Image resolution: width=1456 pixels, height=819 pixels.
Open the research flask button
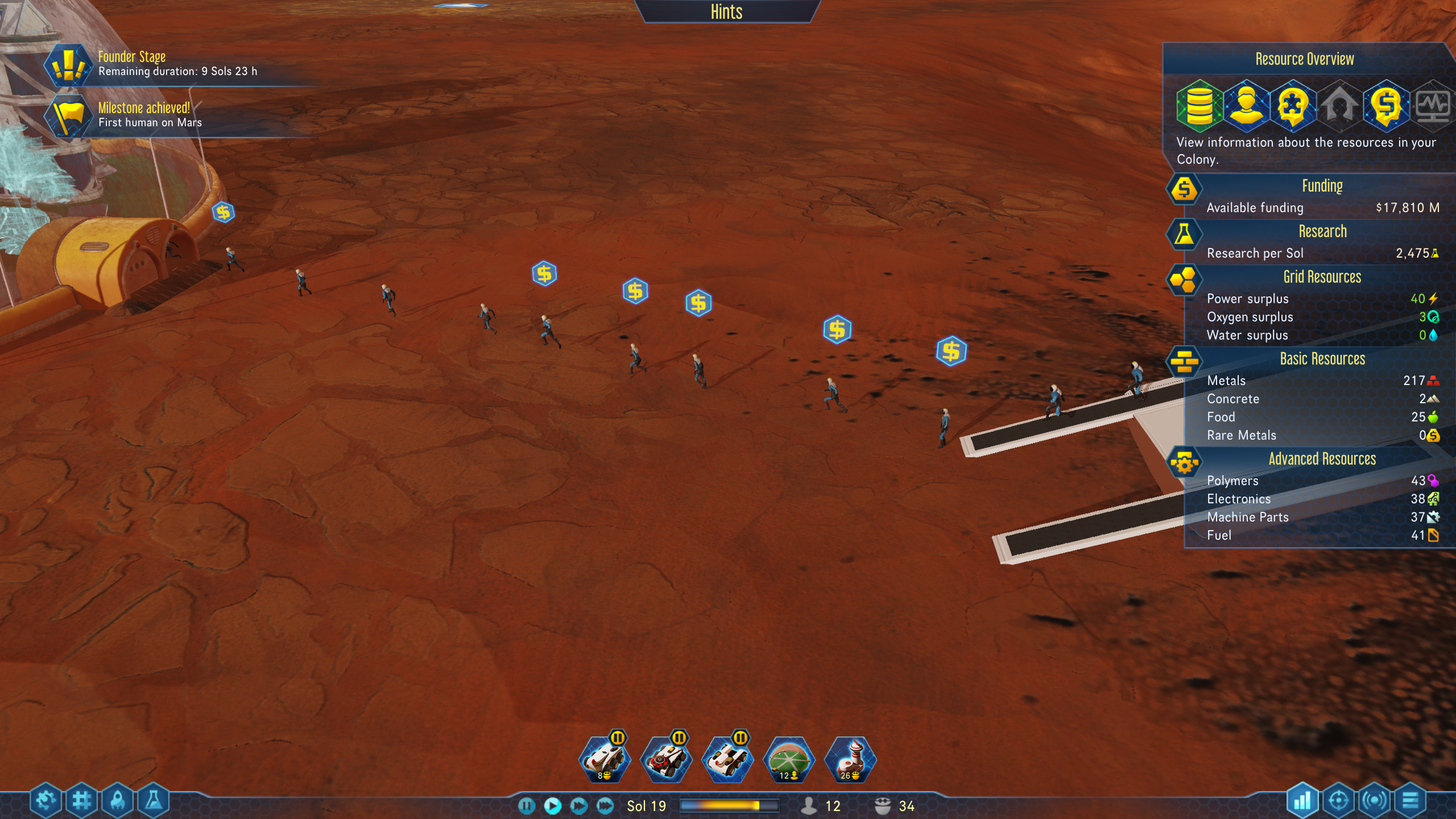click(x=154, y=801)
